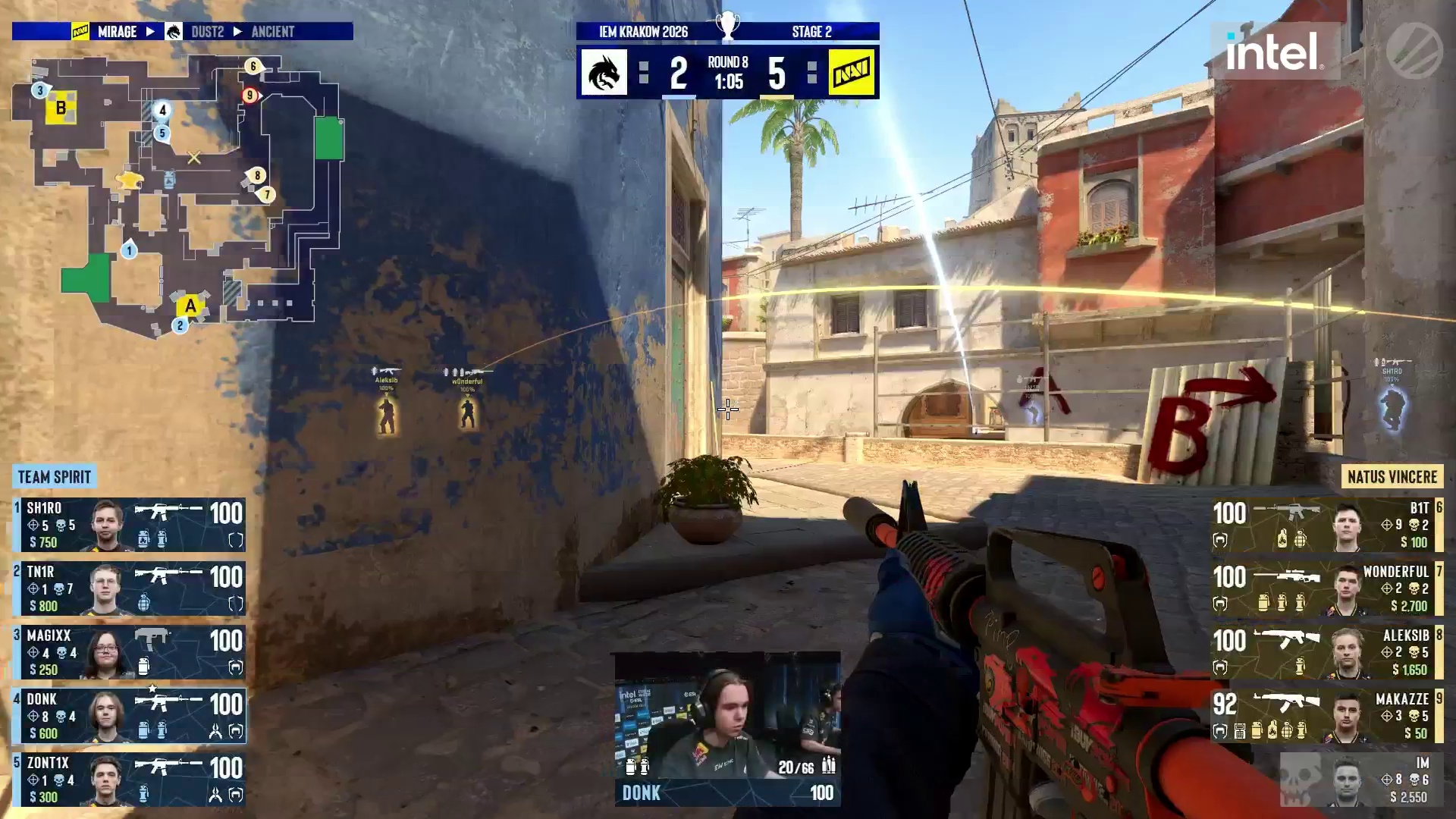Click the NAVI logo on scoreboard
Image resolution: width=1456 pixels, height=819 pixels.
(852, 73)
